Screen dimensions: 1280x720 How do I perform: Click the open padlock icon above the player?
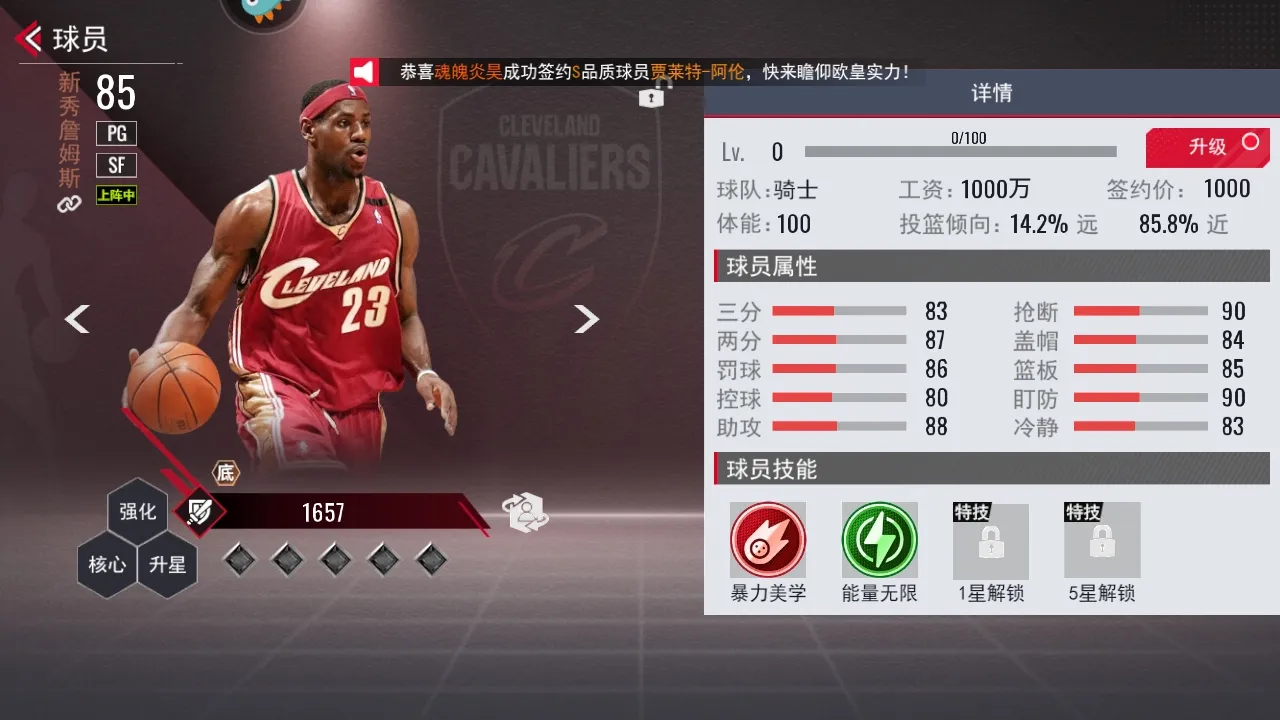point(651,97)
